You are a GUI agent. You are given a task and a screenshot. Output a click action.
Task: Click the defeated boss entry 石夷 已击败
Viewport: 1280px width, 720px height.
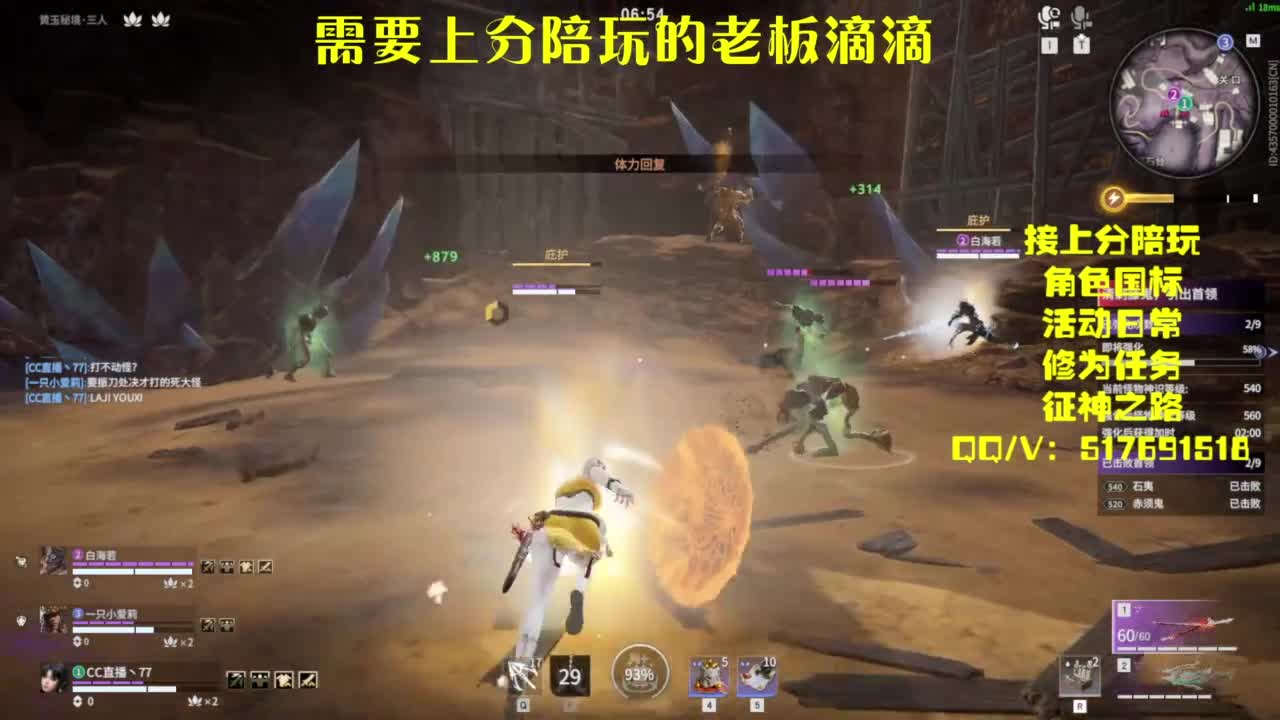tap(1180, 486)
